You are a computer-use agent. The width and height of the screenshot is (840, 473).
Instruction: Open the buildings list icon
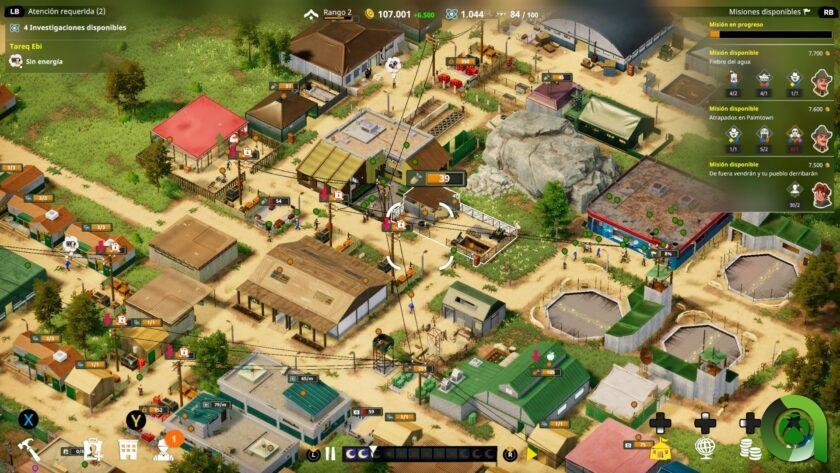(128, 450)
